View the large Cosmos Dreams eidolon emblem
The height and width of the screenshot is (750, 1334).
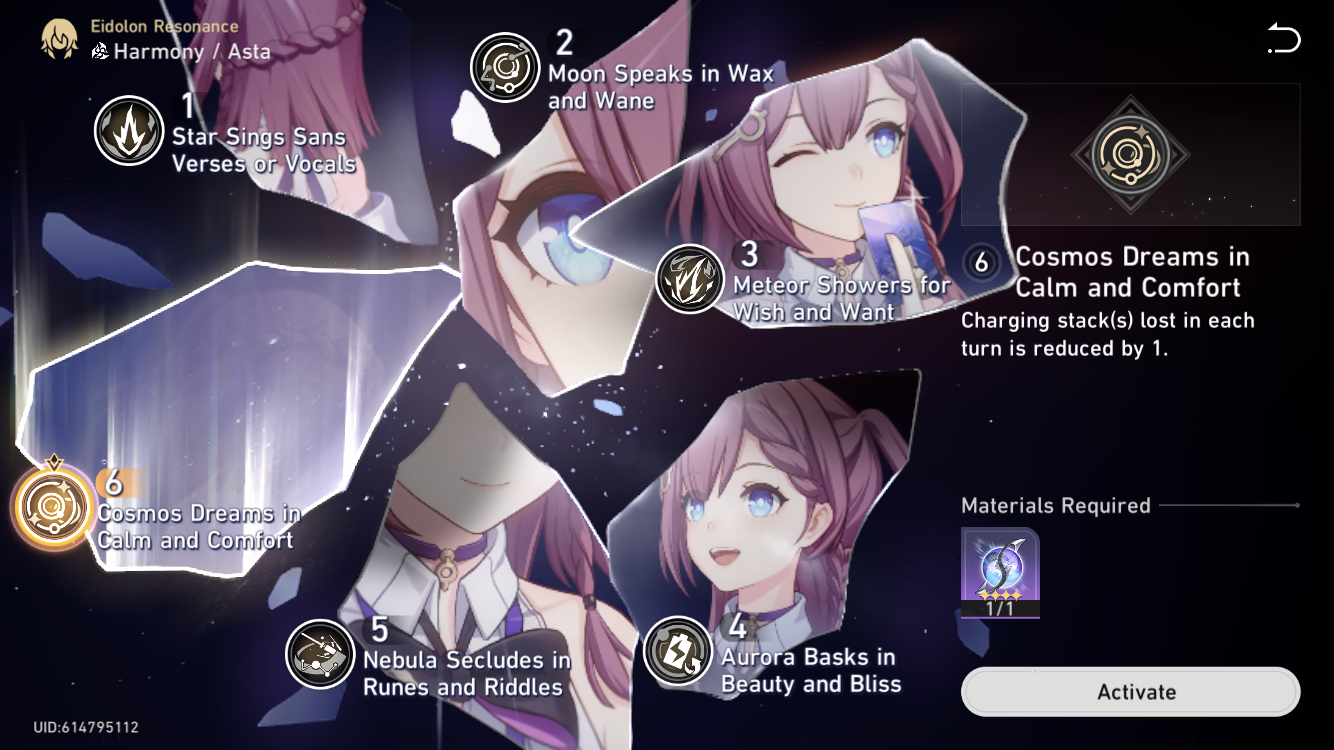point(1131,155)
